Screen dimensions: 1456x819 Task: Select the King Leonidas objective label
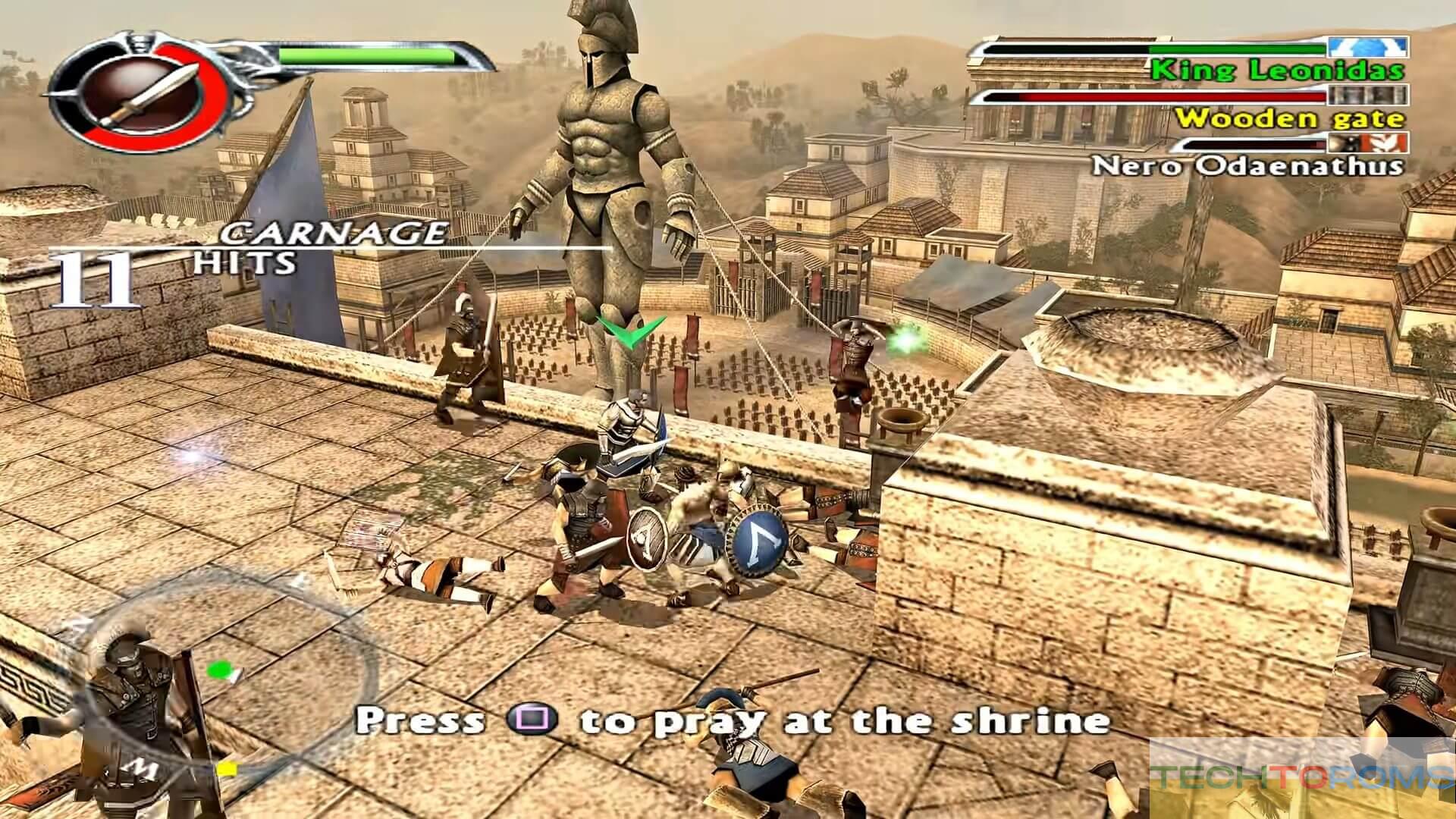click(x=1277, y=71)
